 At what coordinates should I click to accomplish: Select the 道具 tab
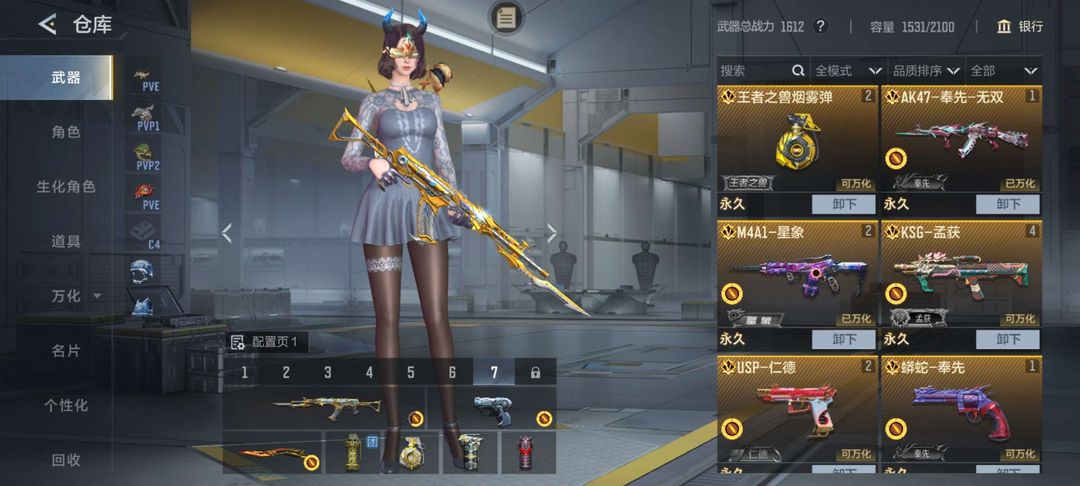pyautogui.click(x=66, y=241)
